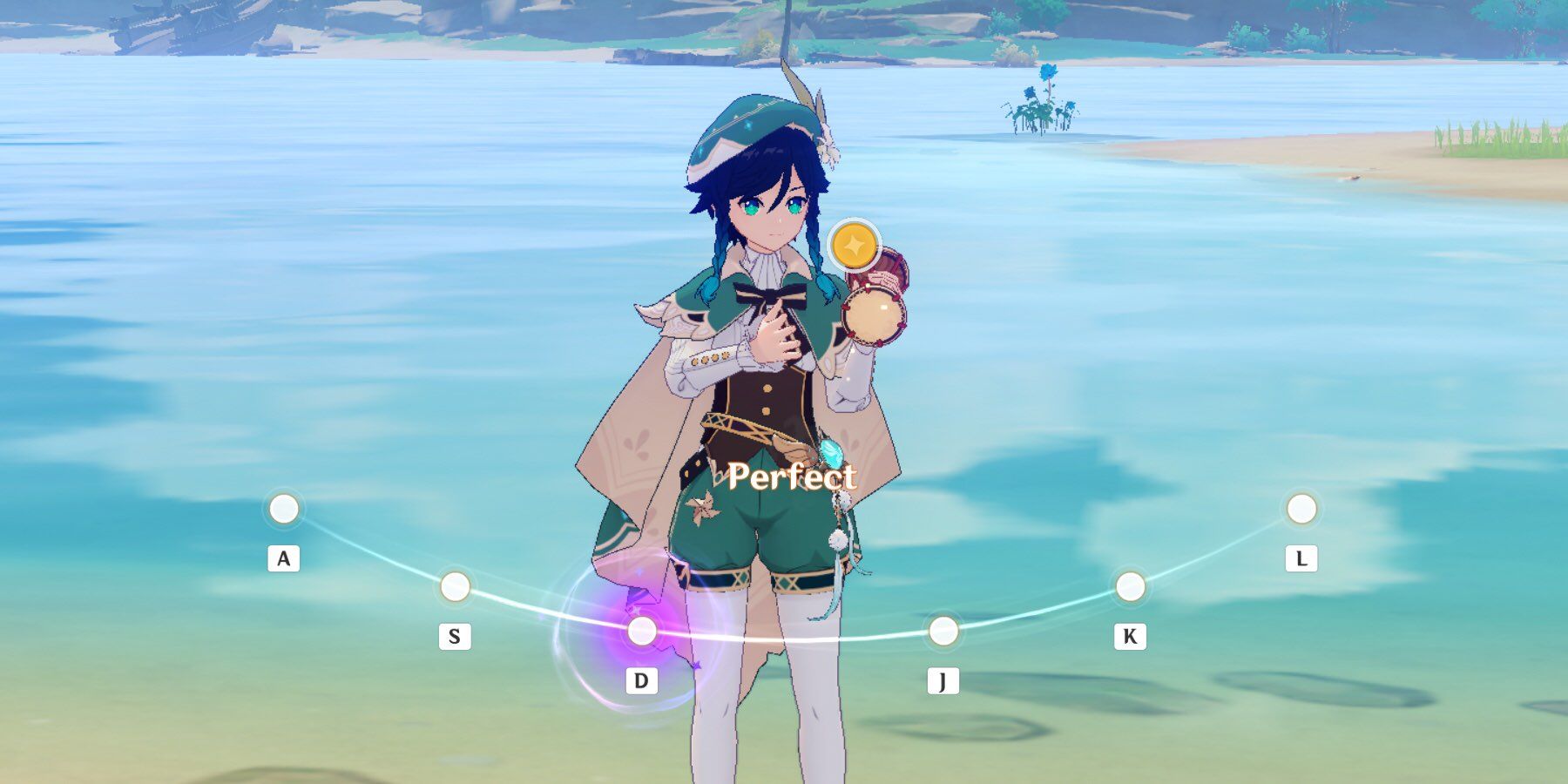
Task: Tap the note circle above the K label
Action: pyautogui.click(x=1130, y=587)
